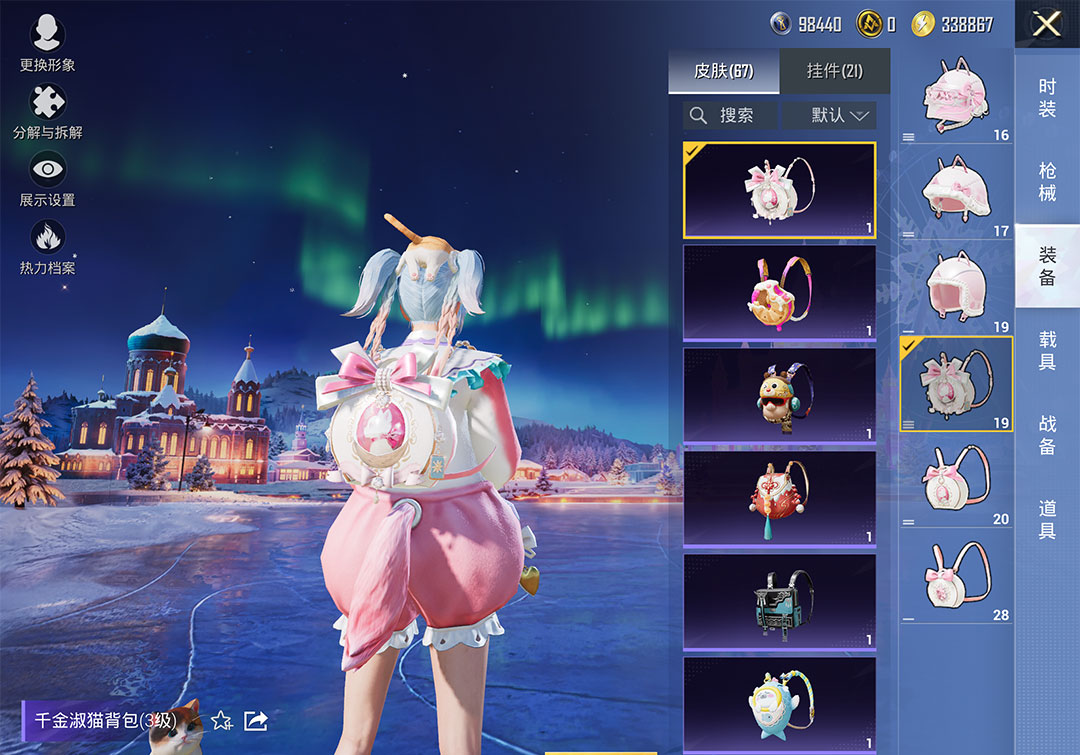Favorite the backpack with the star icon
The image size is (1080, 755).
tap(222, 720)
